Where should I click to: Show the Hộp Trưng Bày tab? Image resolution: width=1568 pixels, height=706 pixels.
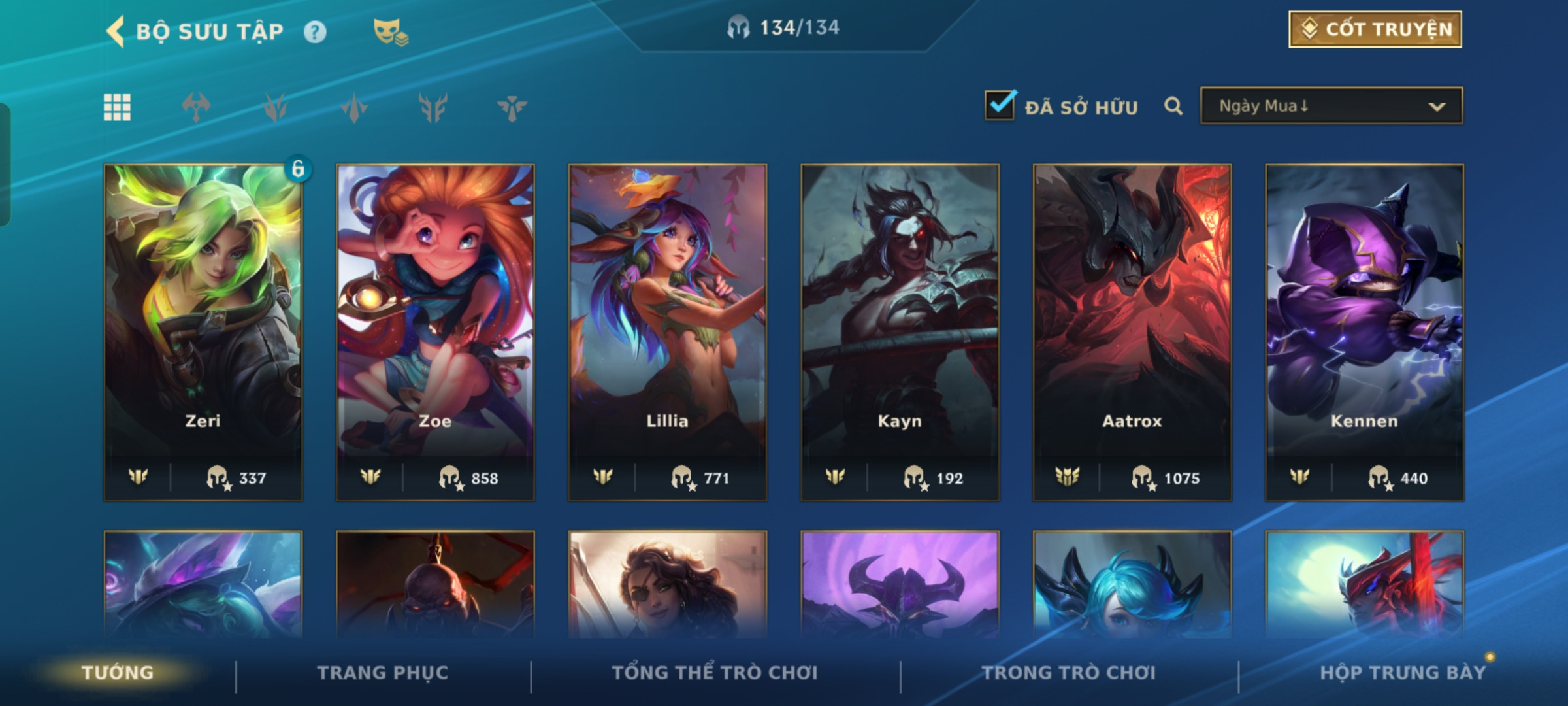[1403, 672]
